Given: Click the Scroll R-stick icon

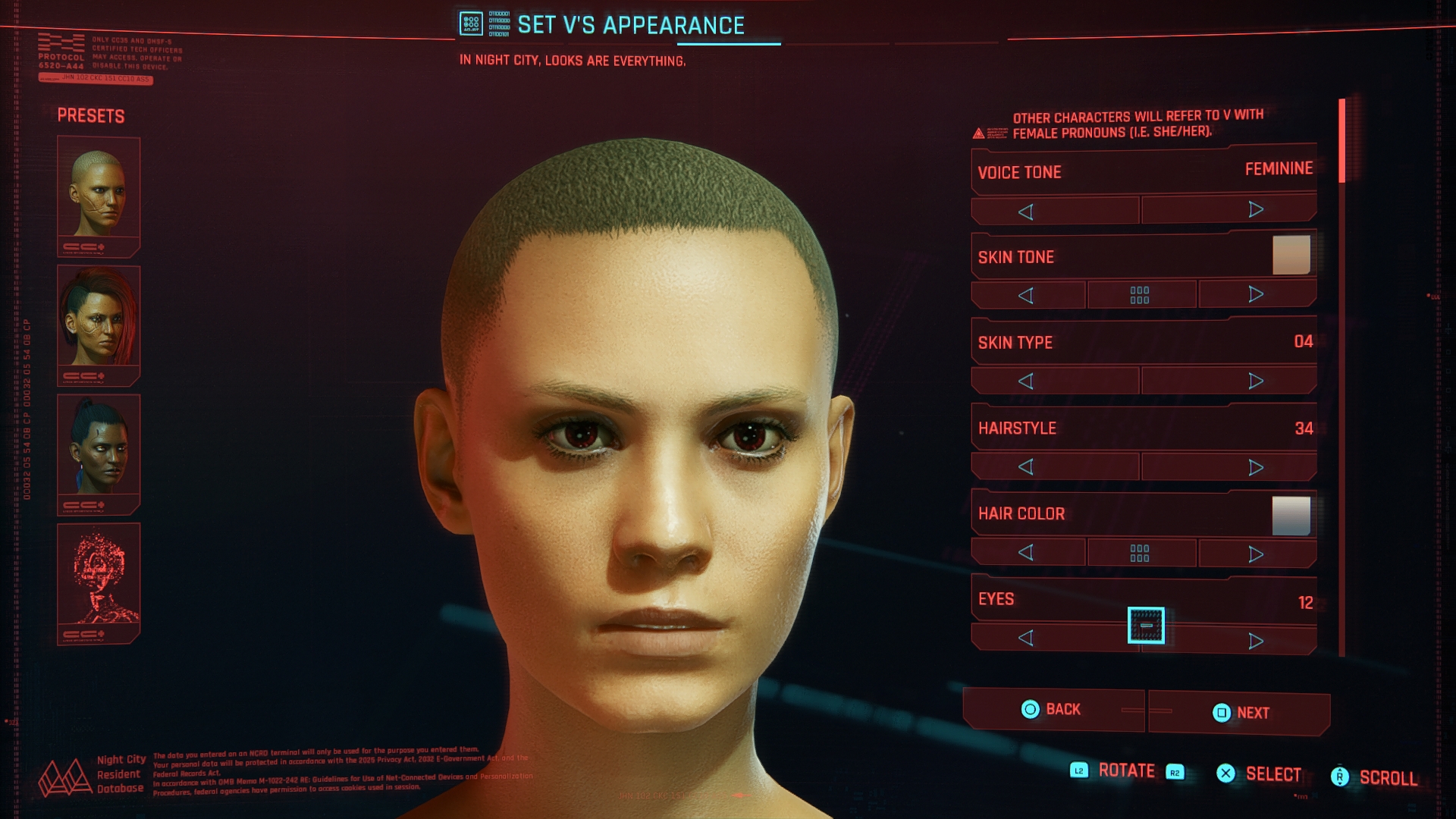Looking at the screenshot, I should coord(1341,774).
